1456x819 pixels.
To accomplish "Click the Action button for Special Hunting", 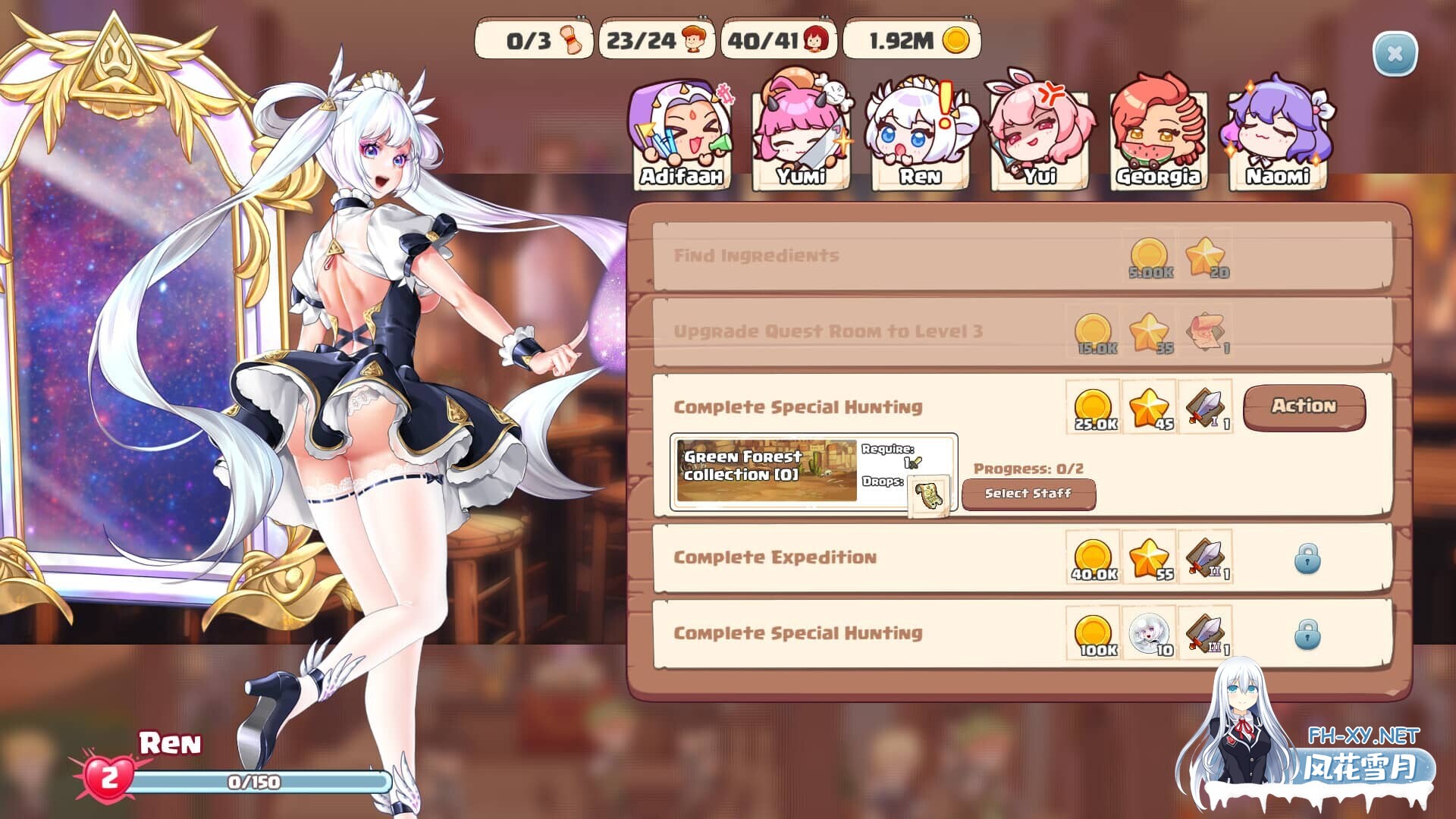I will (x=1304, y=407).
